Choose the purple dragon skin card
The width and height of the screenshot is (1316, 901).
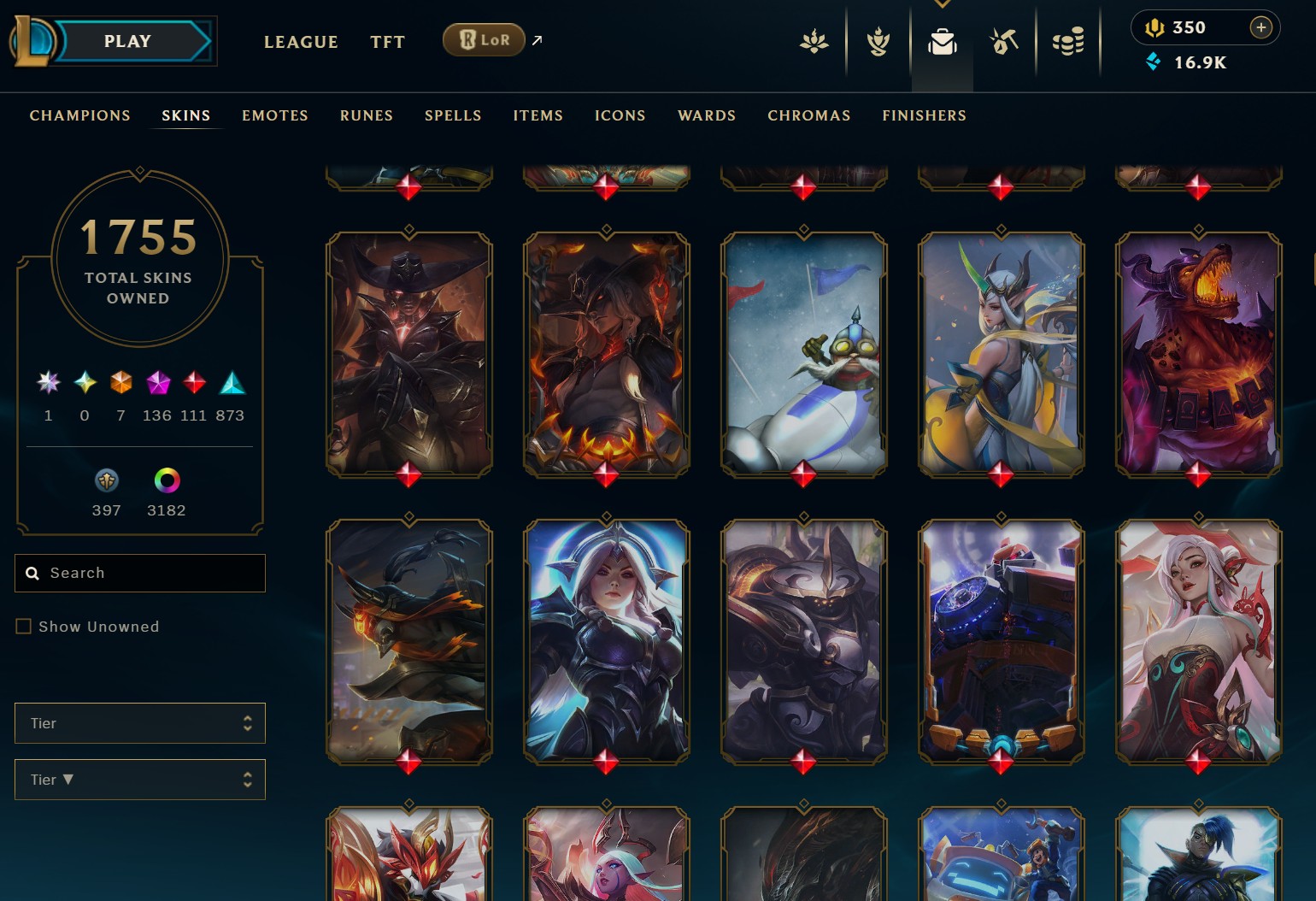1198,354
